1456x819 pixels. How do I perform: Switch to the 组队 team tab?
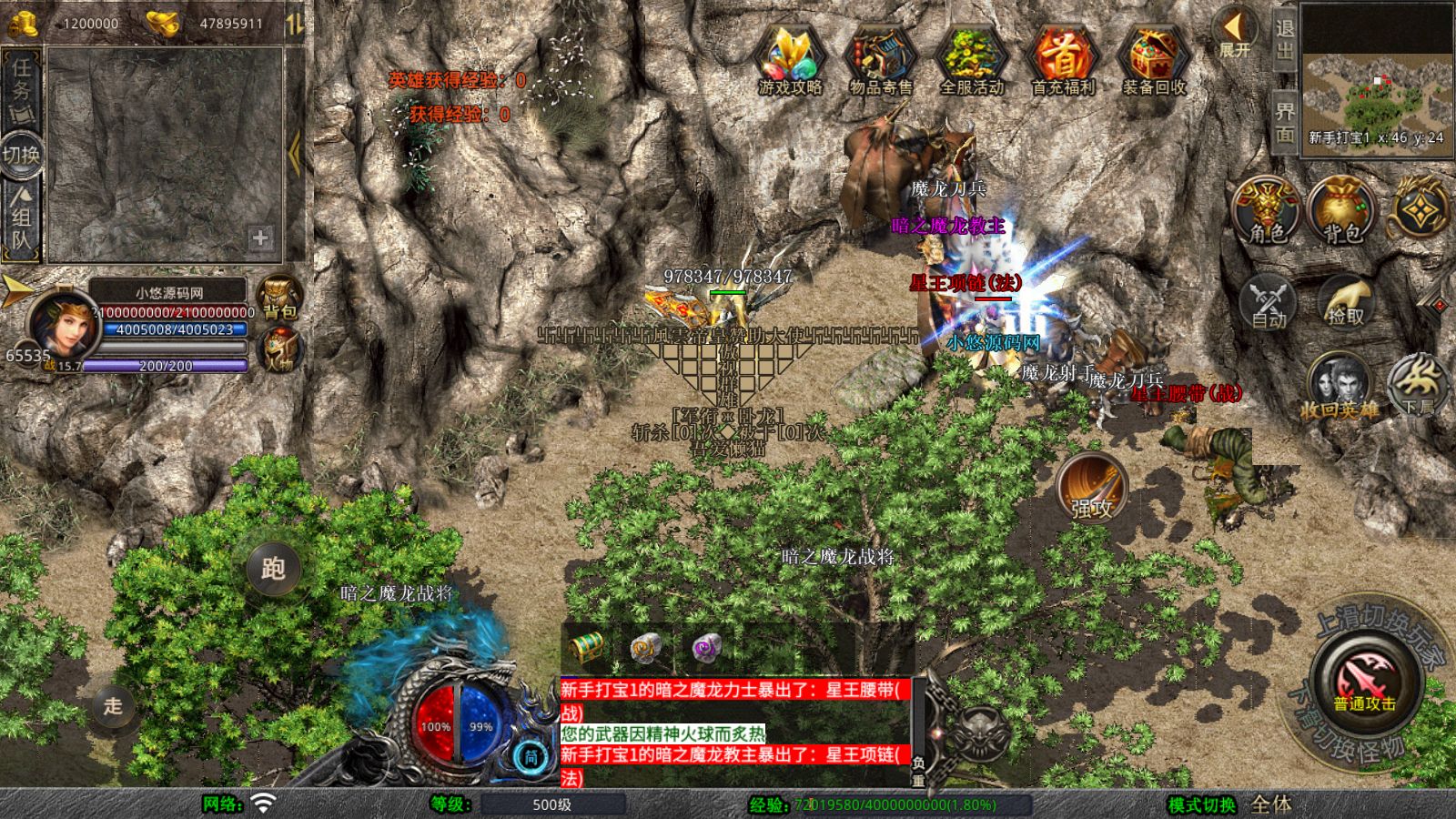pos(22,218)
